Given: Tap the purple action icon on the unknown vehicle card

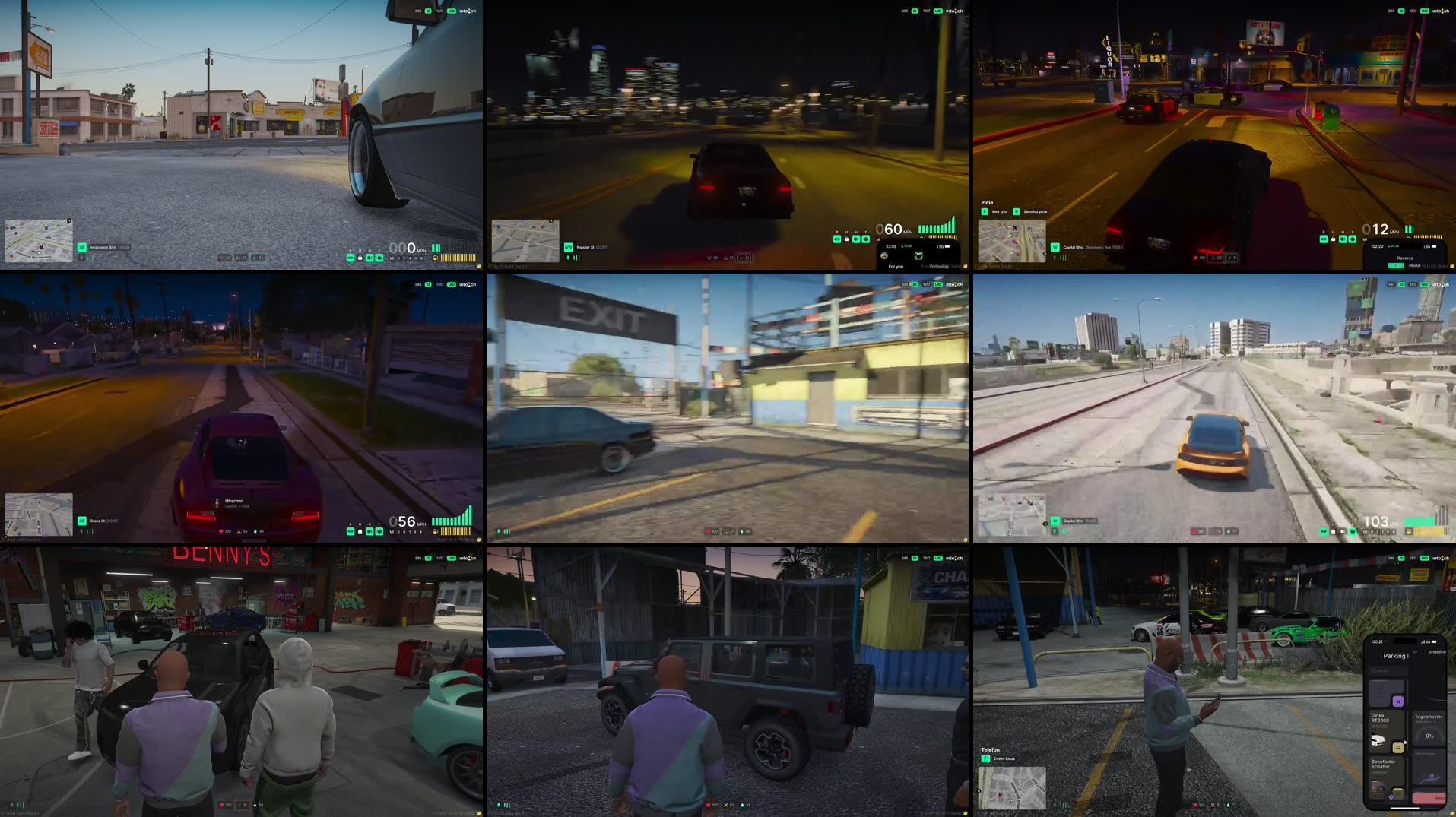Looking at the screenshot, I should 1398,701.
